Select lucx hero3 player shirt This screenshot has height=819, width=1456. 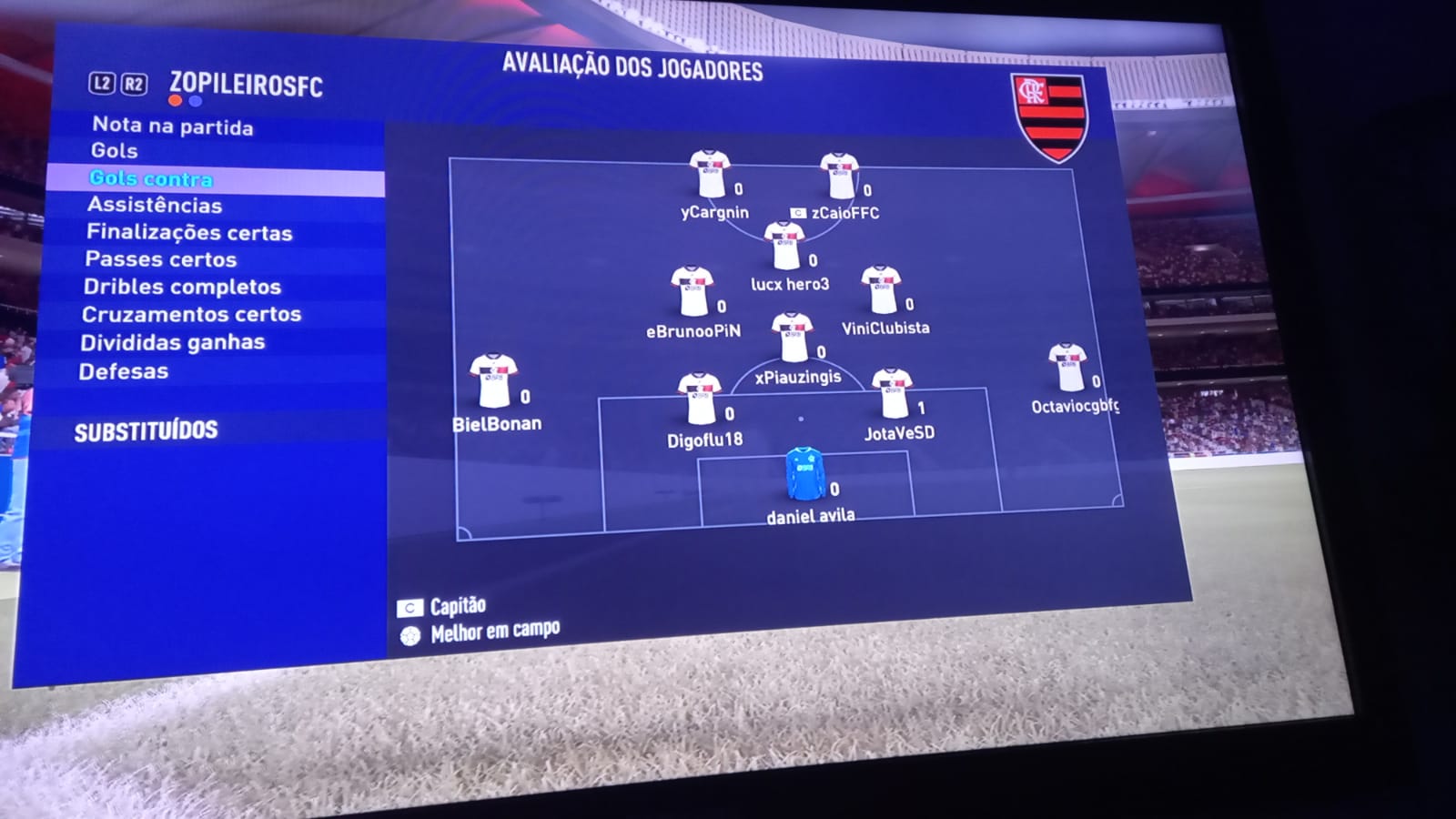coord(784,244)
